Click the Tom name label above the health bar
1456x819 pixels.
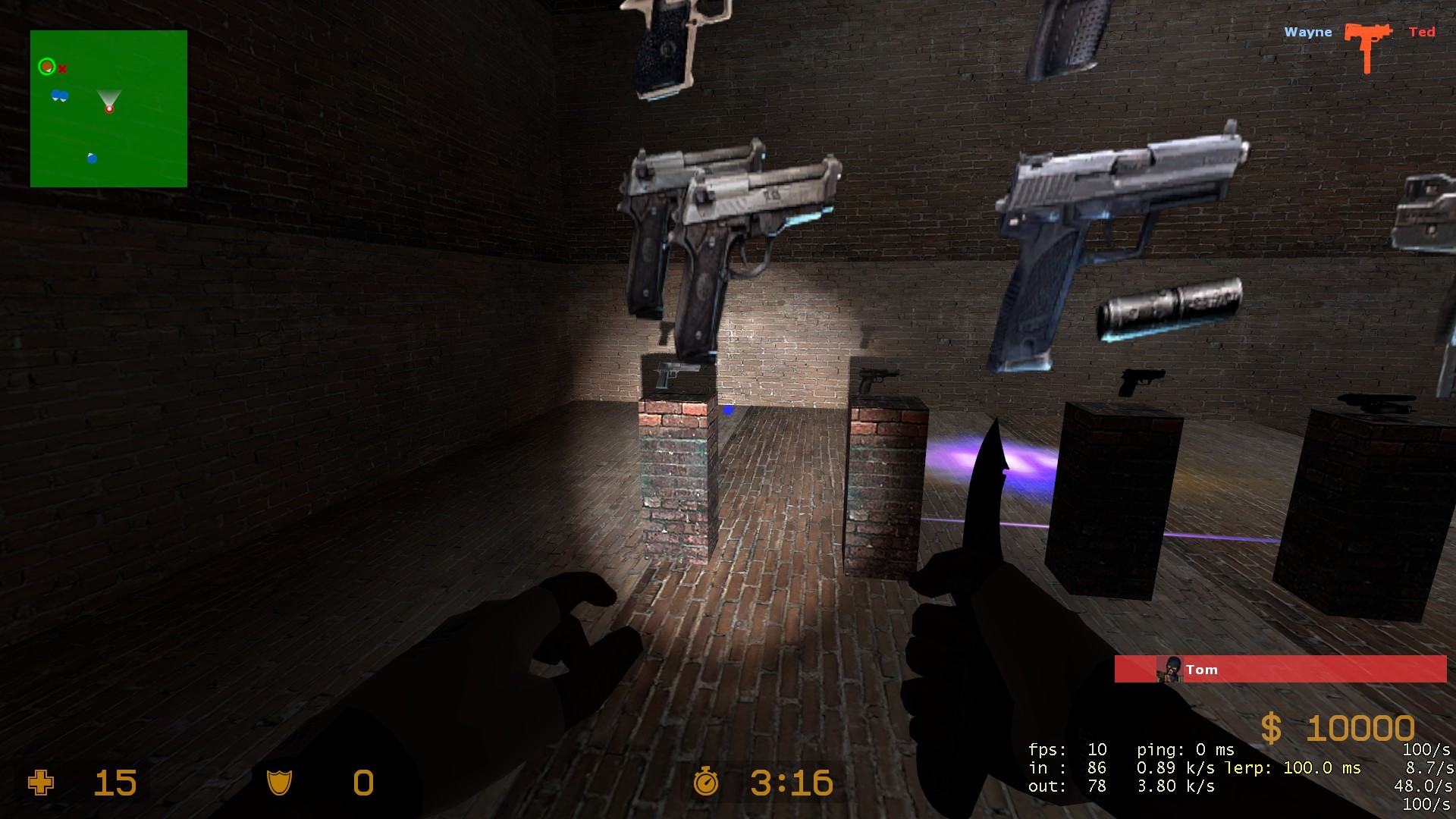1203,670
